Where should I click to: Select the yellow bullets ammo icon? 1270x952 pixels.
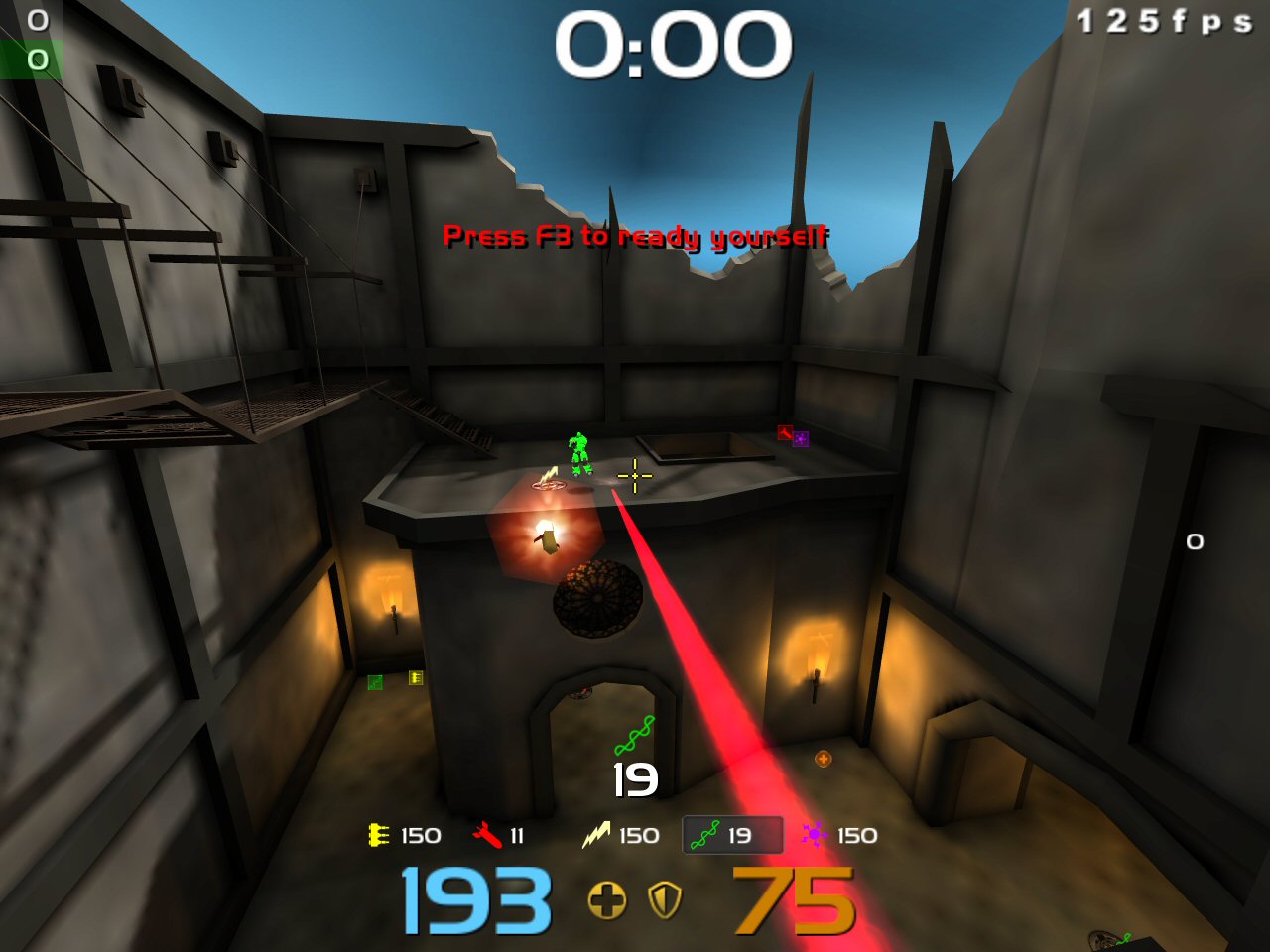point(378,836)
